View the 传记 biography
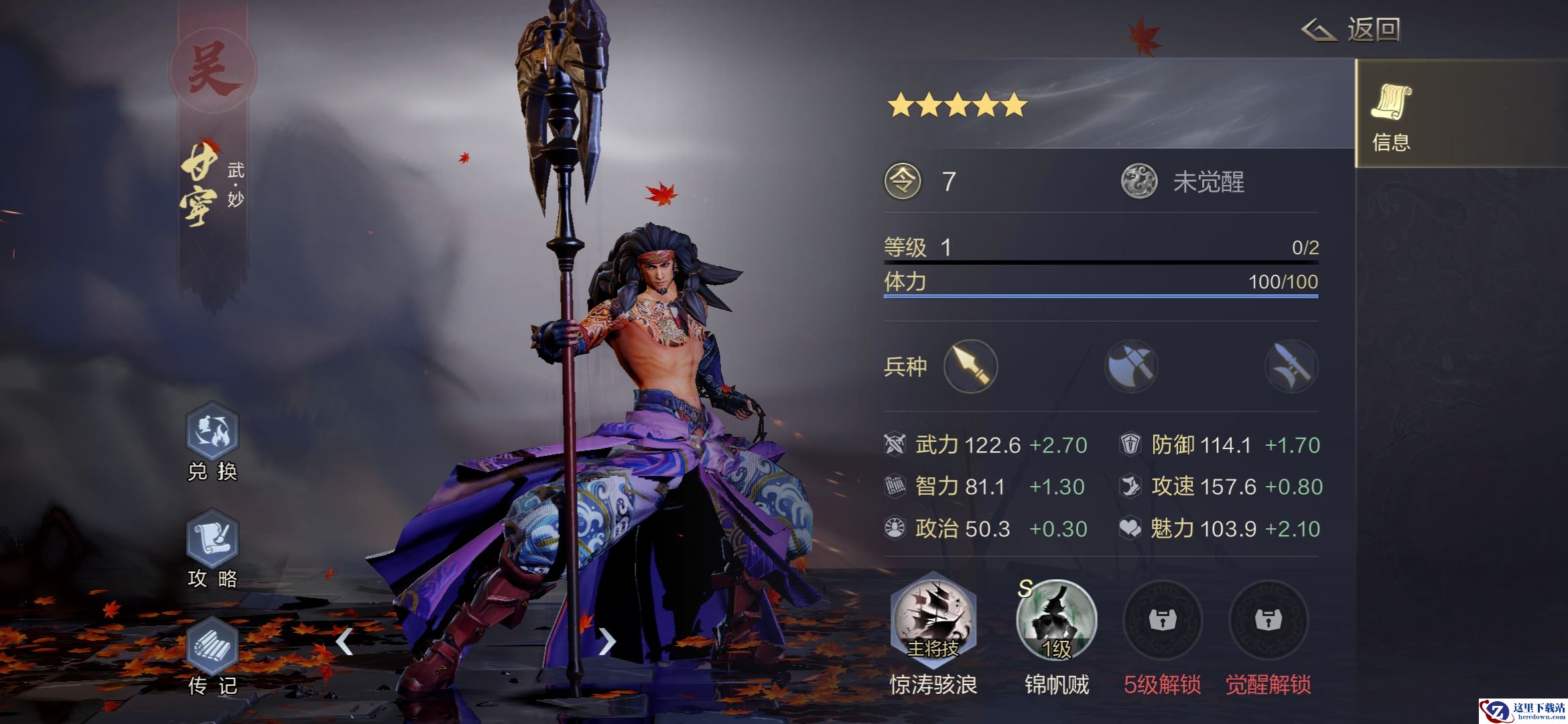This screenshot has height=724, width=1568. coord(212,648)
